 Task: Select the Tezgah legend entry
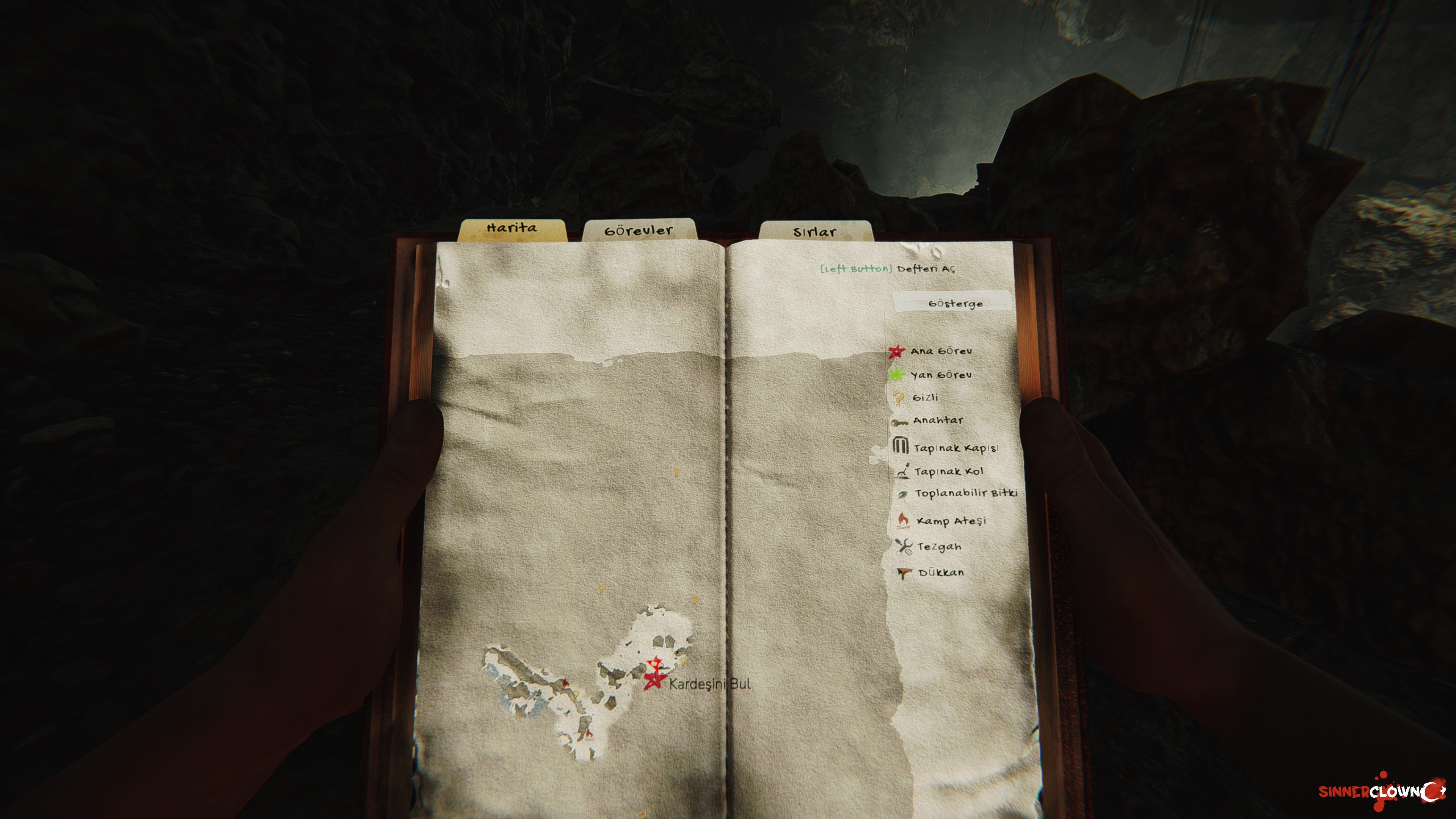[938, 546]
